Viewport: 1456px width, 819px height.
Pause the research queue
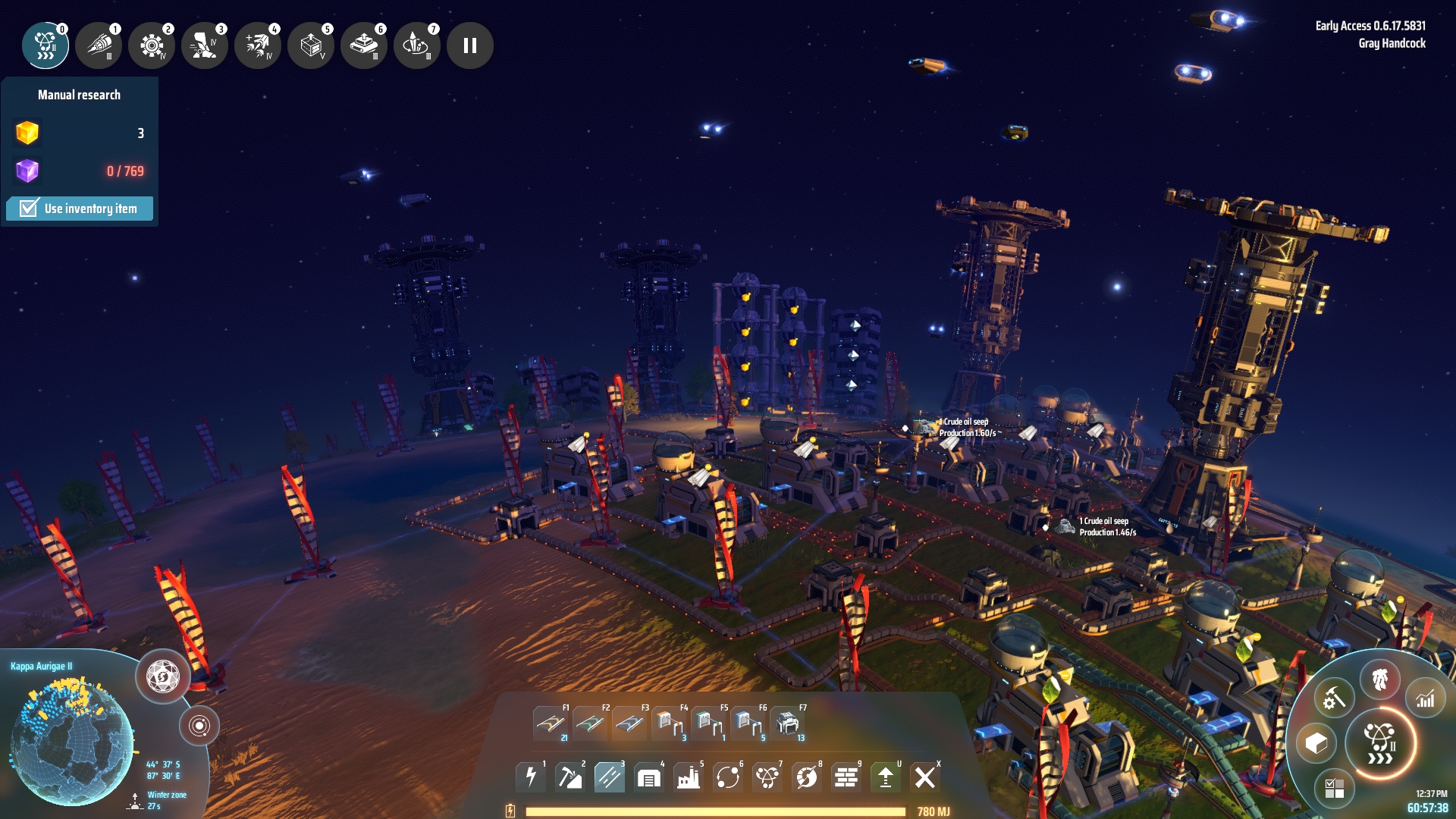[470, 46]
